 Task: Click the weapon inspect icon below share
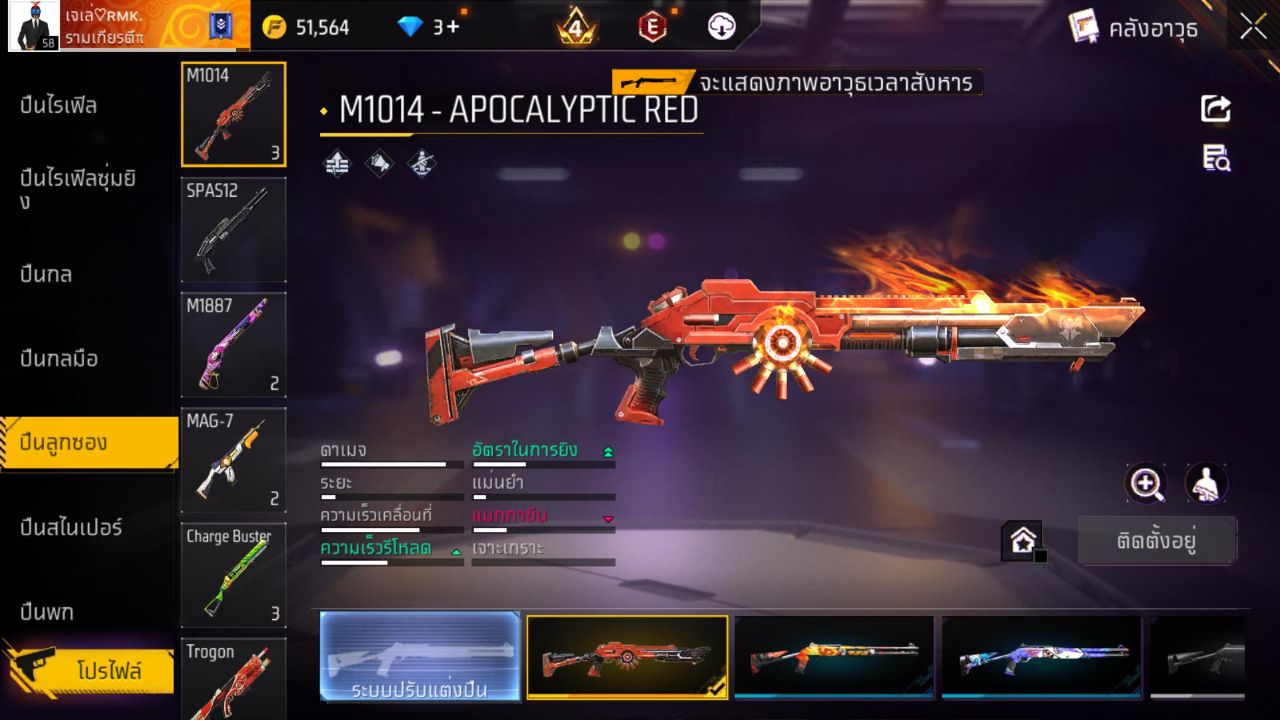coord(1216,160)
